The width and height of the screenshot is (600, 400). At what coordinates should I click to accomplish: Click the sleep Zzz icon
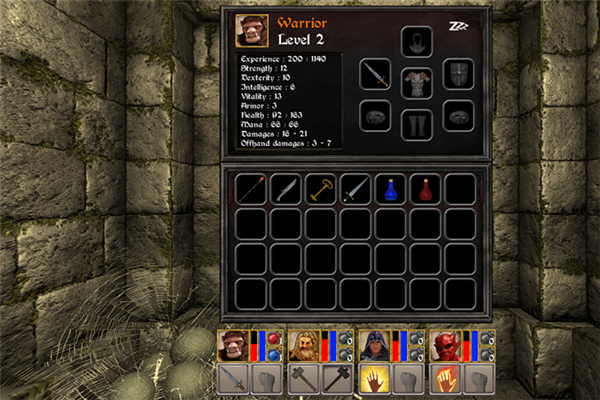pos(460,25)
